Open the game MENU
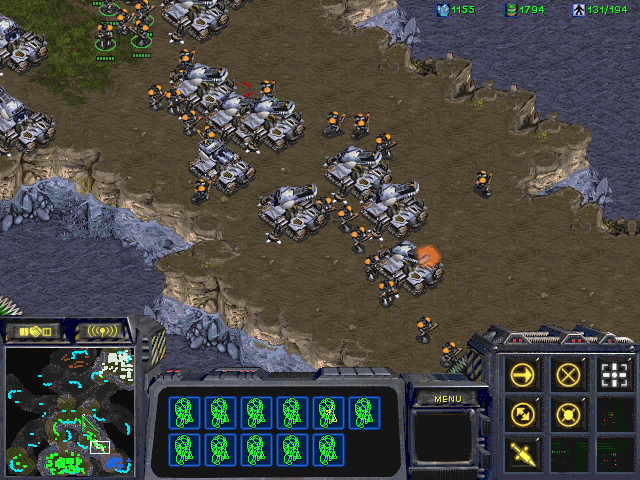This screenshot has height=480, width=640. coord(448,399)
